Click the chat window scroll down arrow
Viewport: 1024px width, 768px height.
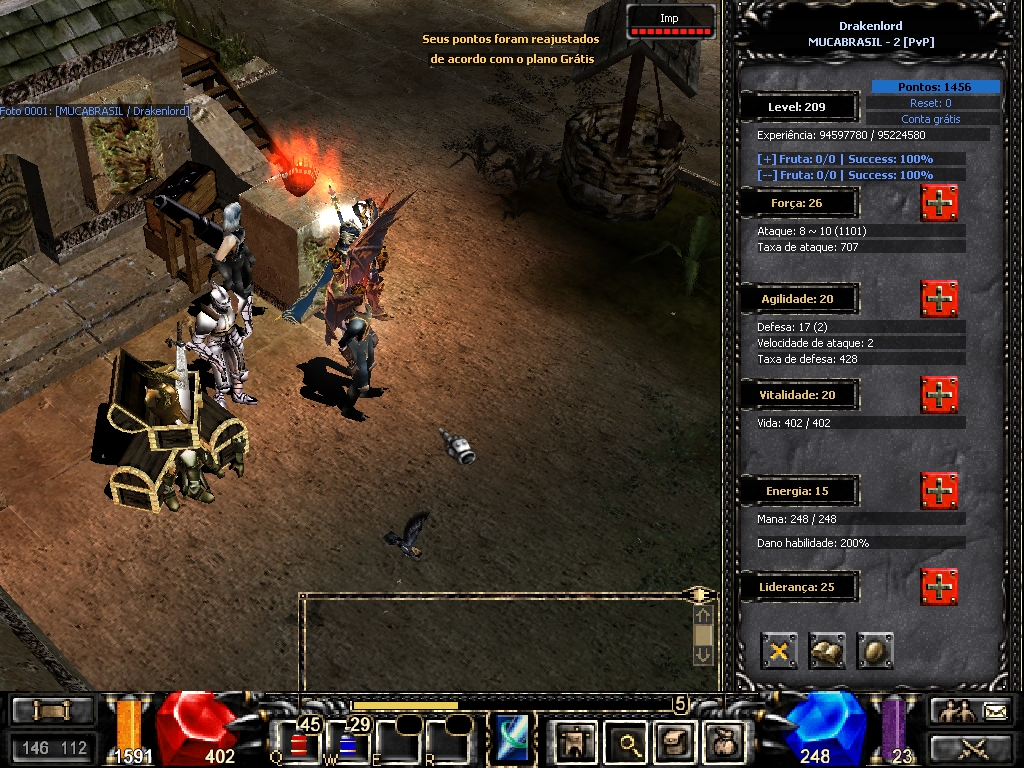[703, 654]
